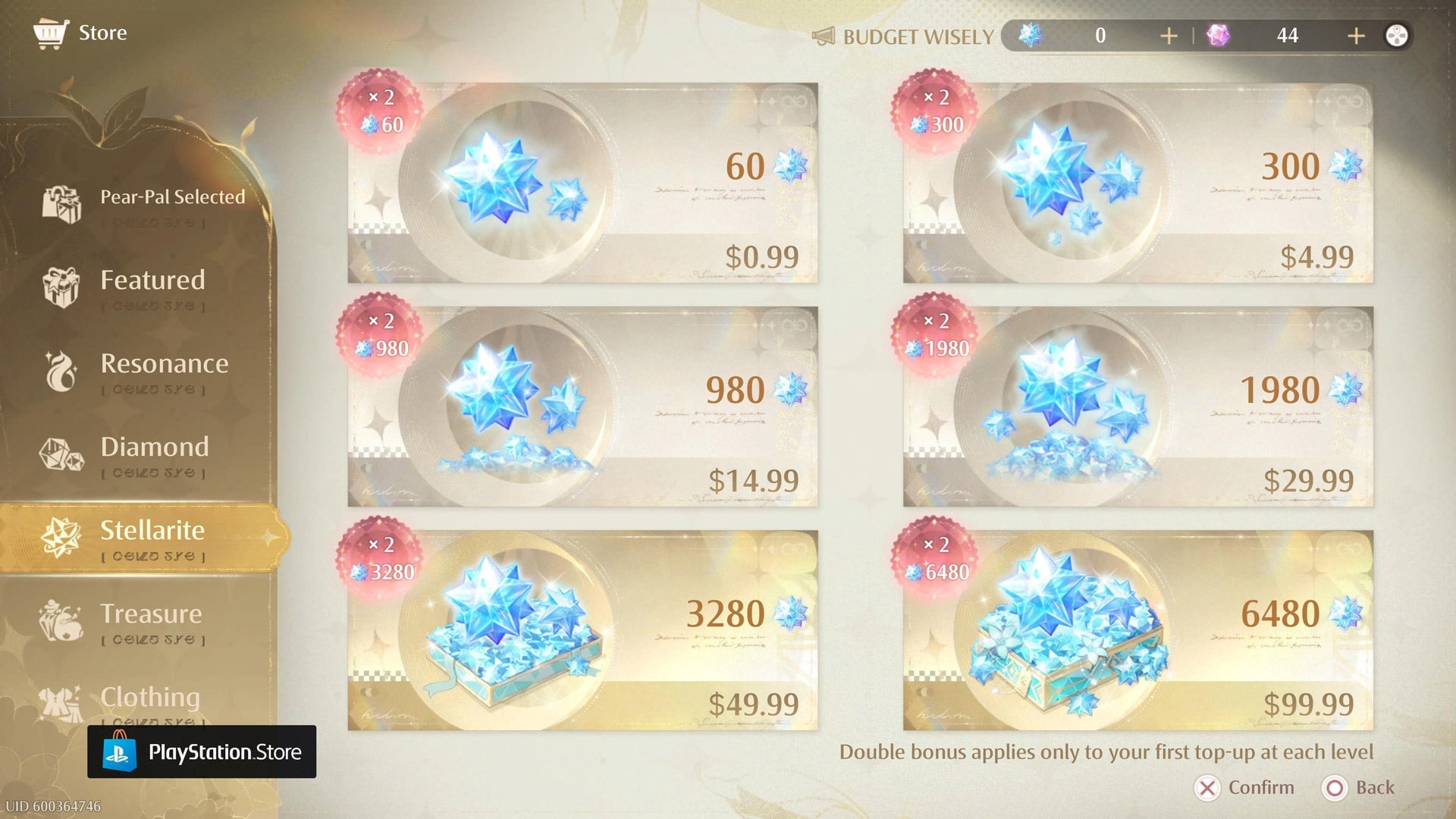
Task: Switch to the Stellarite tab
Action: pyautogui.click(x=153, y=531)
